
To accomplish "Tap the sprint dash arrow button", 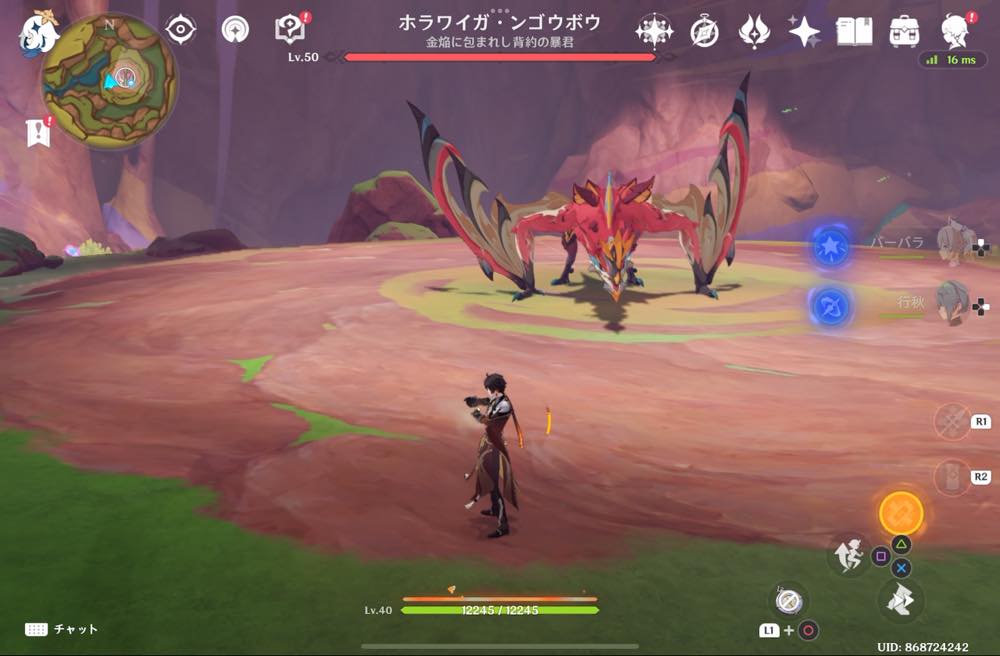I will coord(899,600).
